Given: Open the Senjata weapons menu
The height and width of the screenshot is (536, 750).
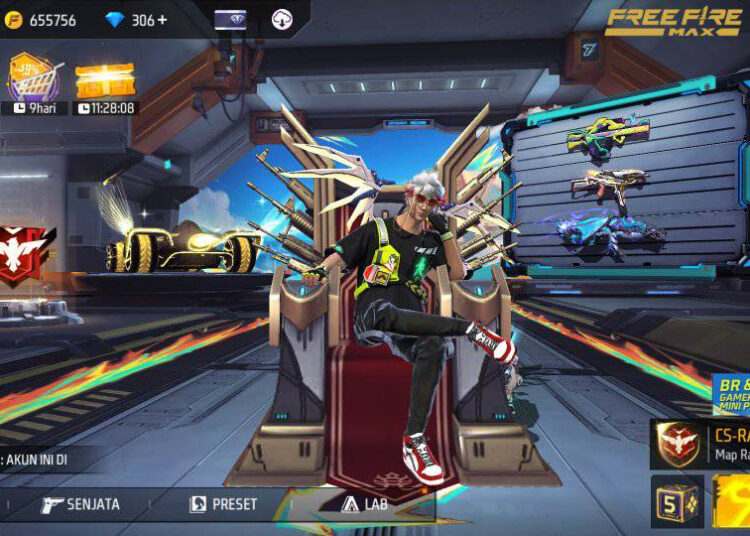Looking at the screenshot, I should [80, 504].
